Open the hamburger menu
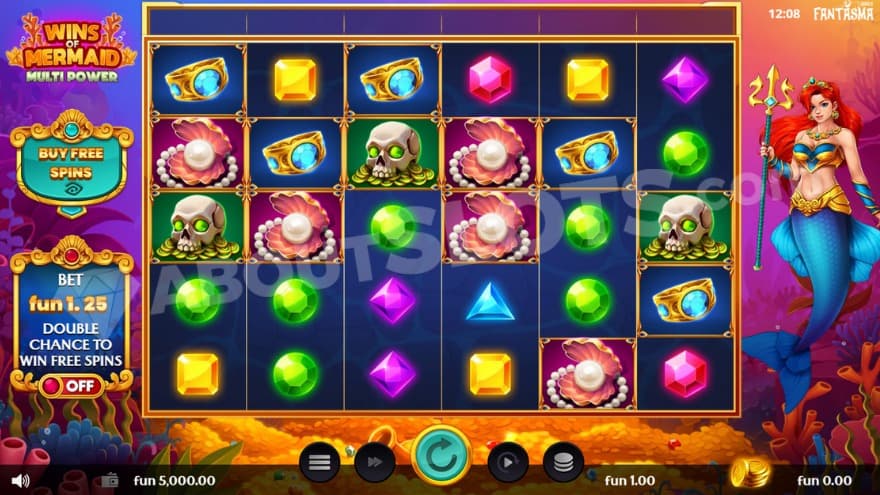This screenshot has width=880, height=495. click(319, 462)
